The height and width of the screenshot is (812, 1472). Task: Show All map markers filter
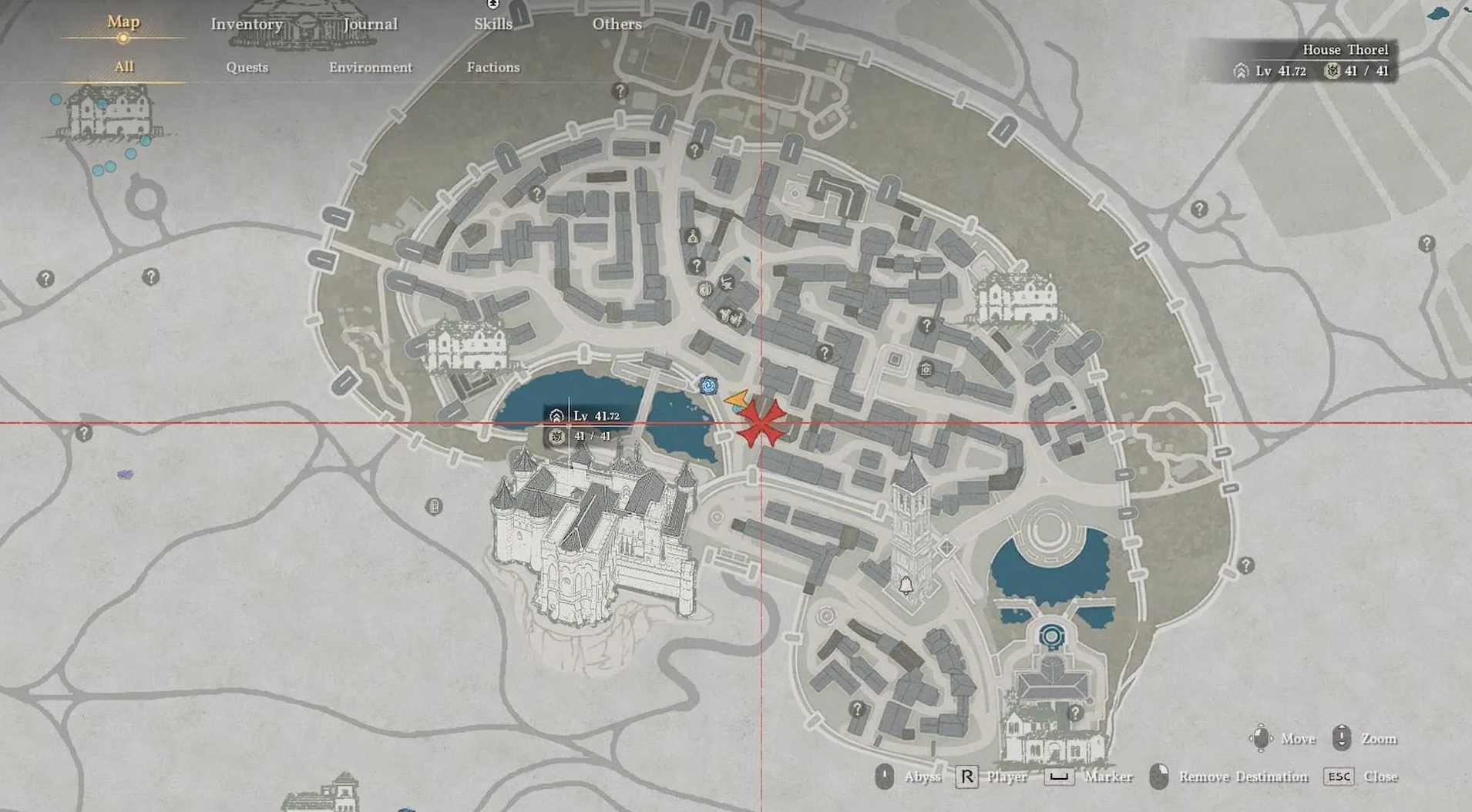coord(124,67)
